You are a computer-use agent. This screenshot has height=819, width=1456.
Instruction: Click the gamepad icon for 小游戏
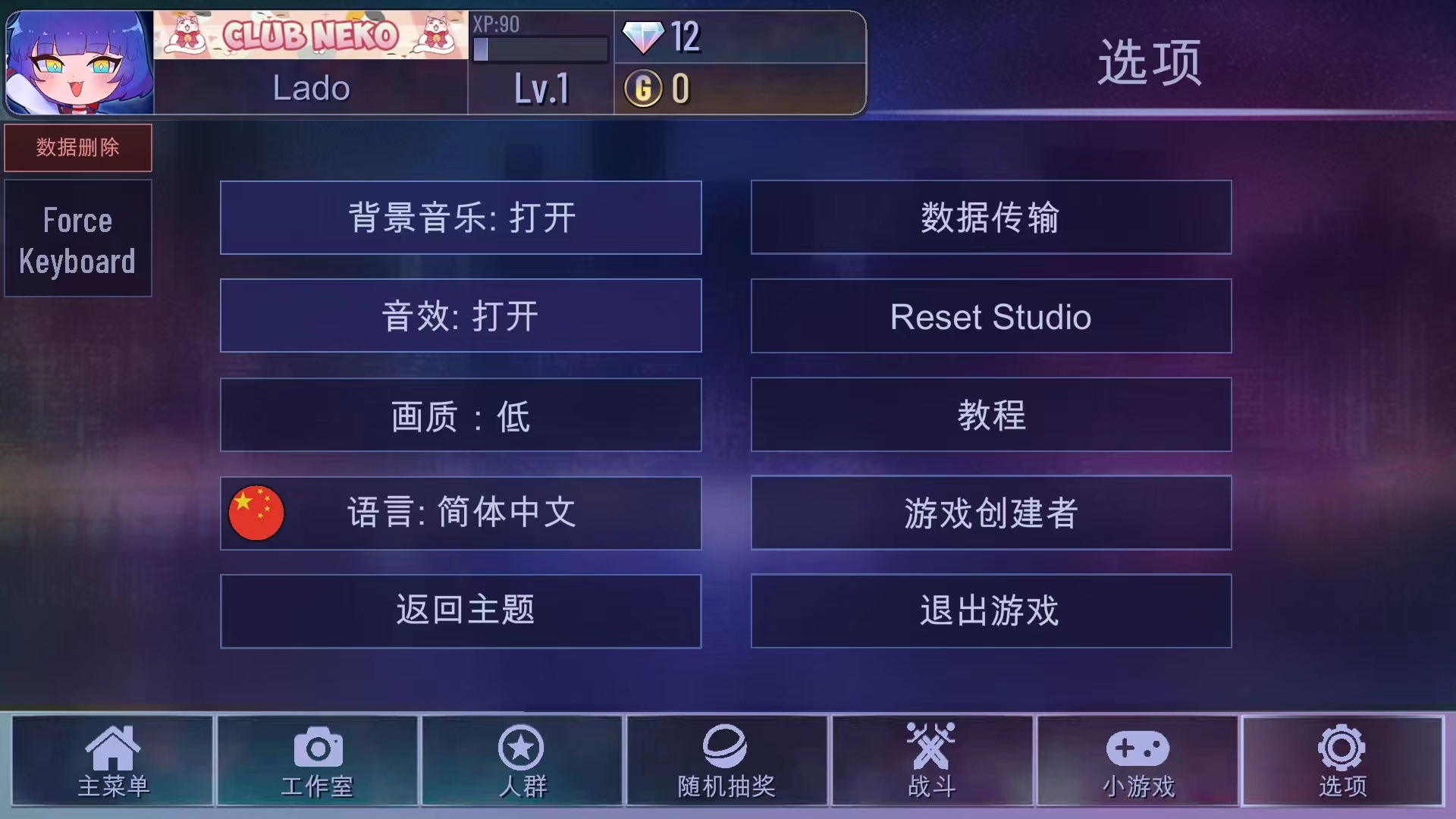click(x=1137, y=749)
